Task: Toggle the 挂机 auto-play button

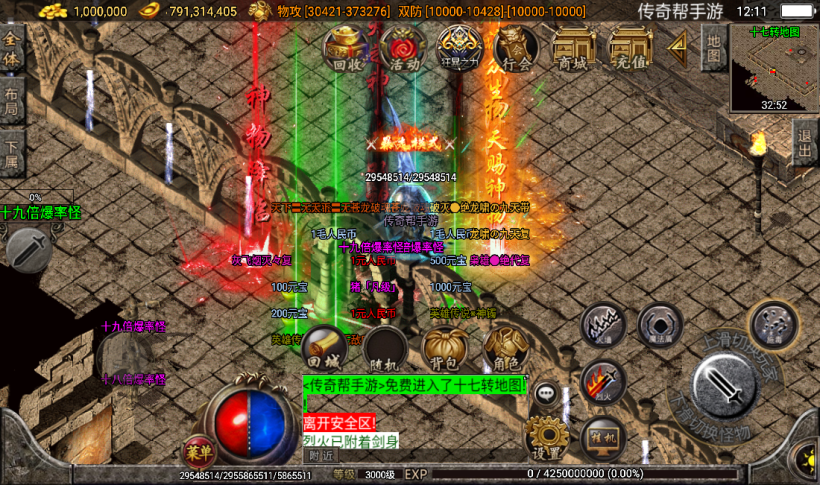Action: coord(603,437)
